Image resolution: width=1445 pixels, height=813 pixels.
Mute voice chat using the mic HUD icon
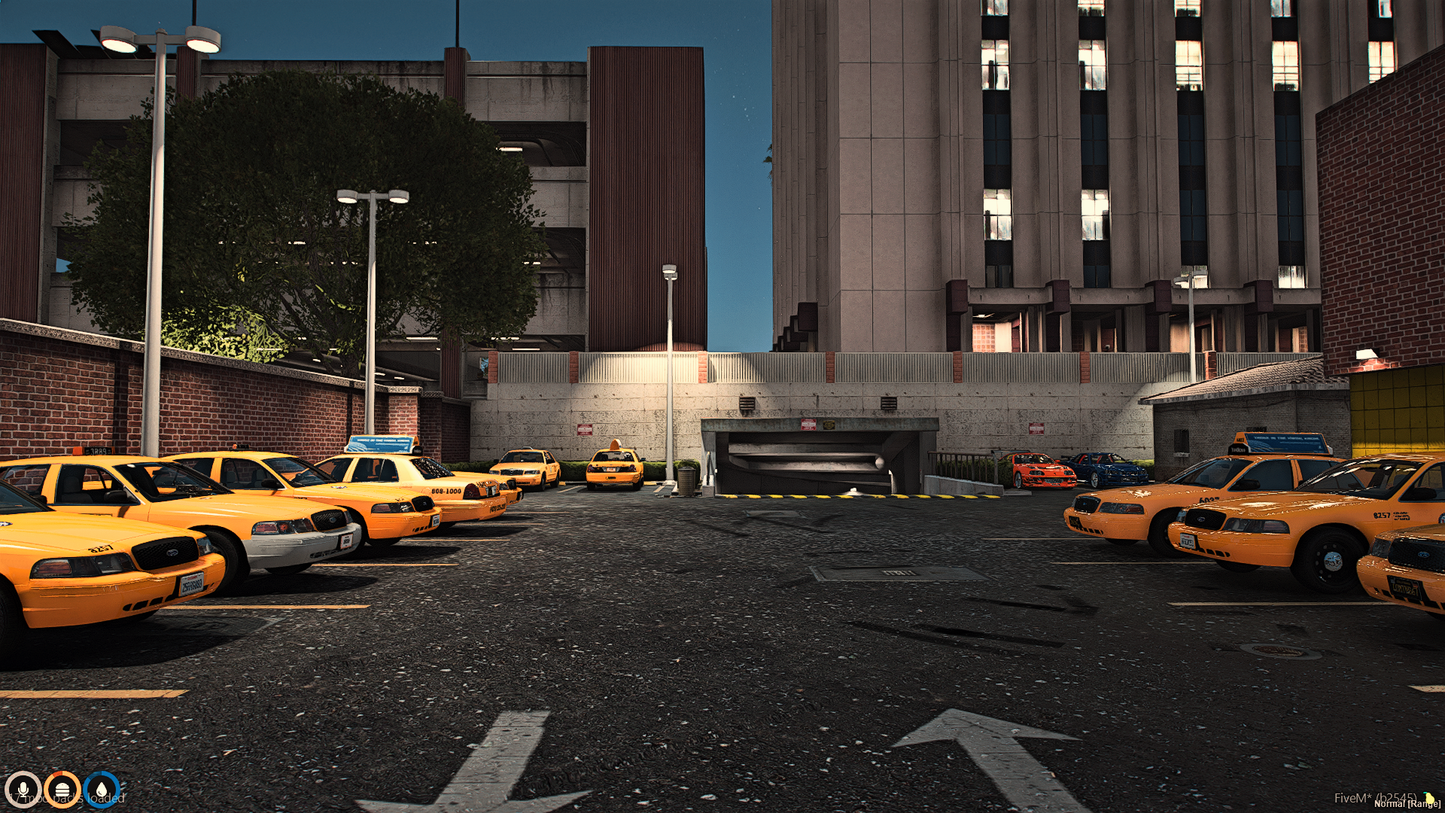(x=25, y=790)
